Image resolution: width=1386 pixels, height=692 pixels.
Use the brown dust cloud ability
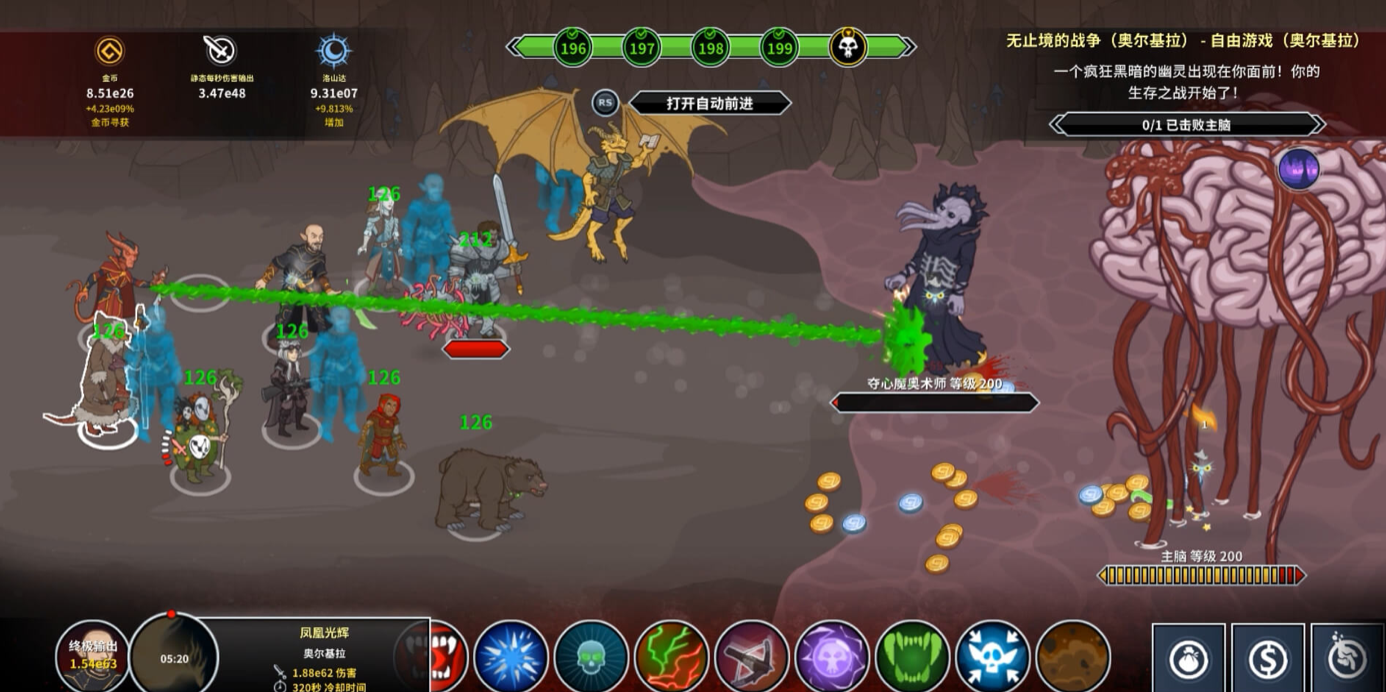pos(1072,657)
